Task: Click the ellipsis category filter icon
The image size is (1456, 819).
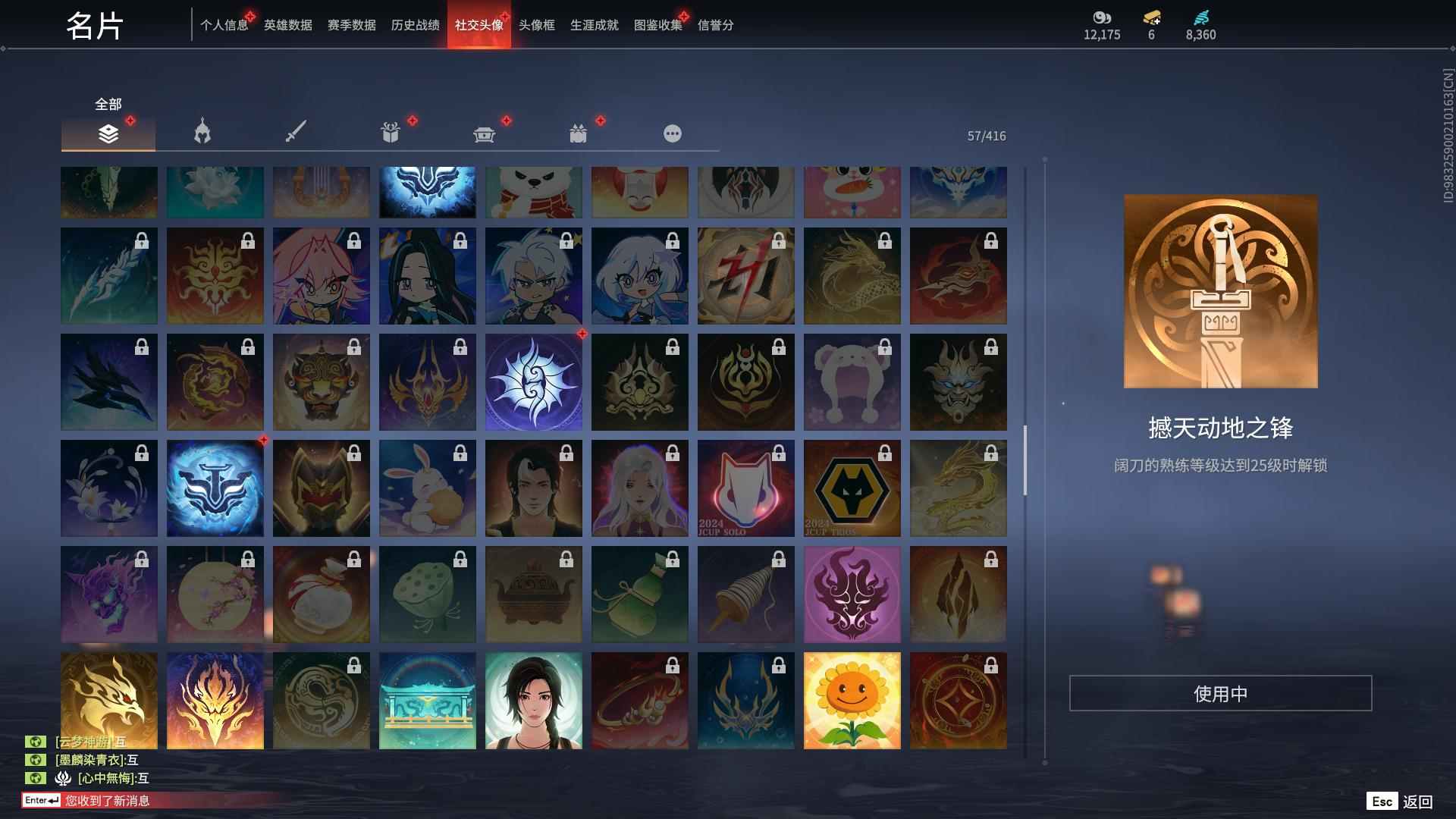Action: [673, 133]
